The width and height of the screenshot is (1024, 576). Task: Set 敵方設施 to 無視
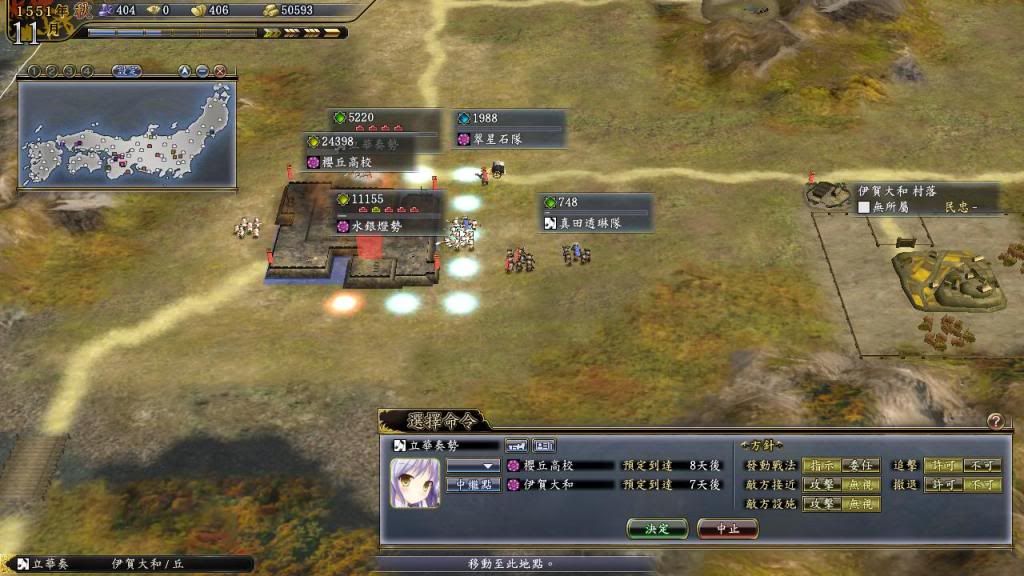tap(860, 504)
